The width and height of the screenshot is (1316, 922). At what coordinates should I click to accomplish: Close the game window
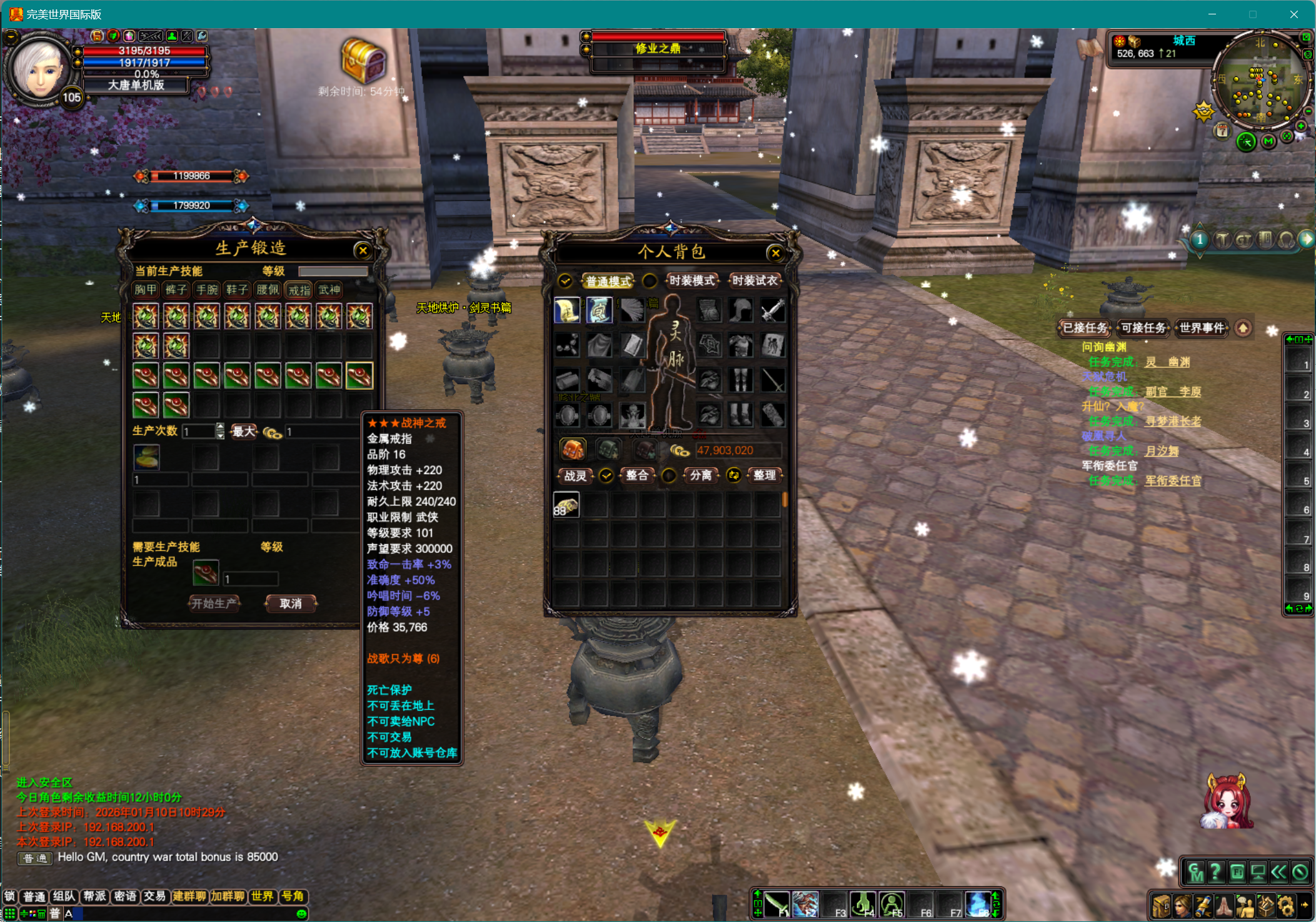[x=1293, y=14]
